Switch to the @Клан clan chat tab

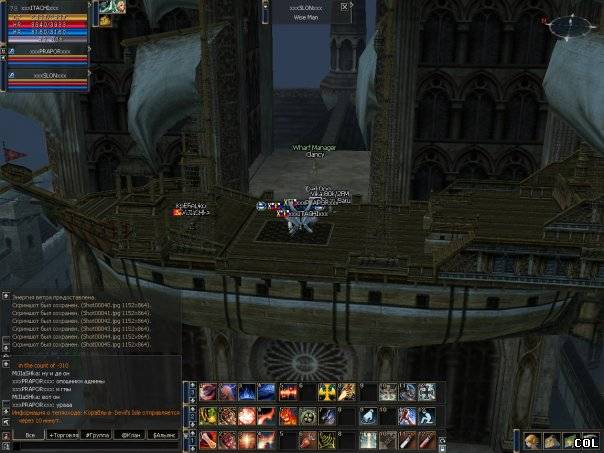[130, 435]
